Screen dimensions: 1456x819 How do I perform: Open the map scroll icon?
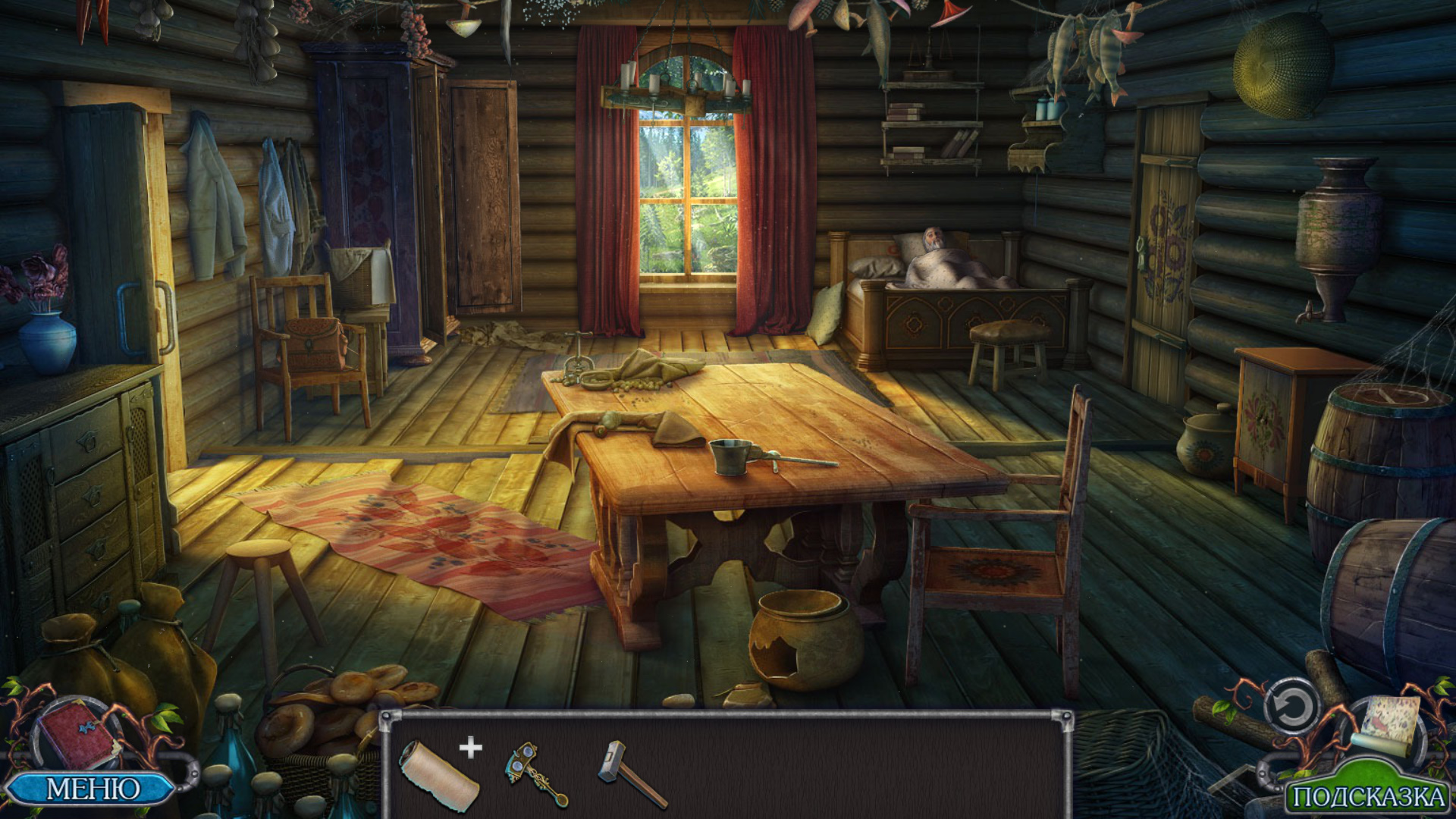pos(1390,723)
